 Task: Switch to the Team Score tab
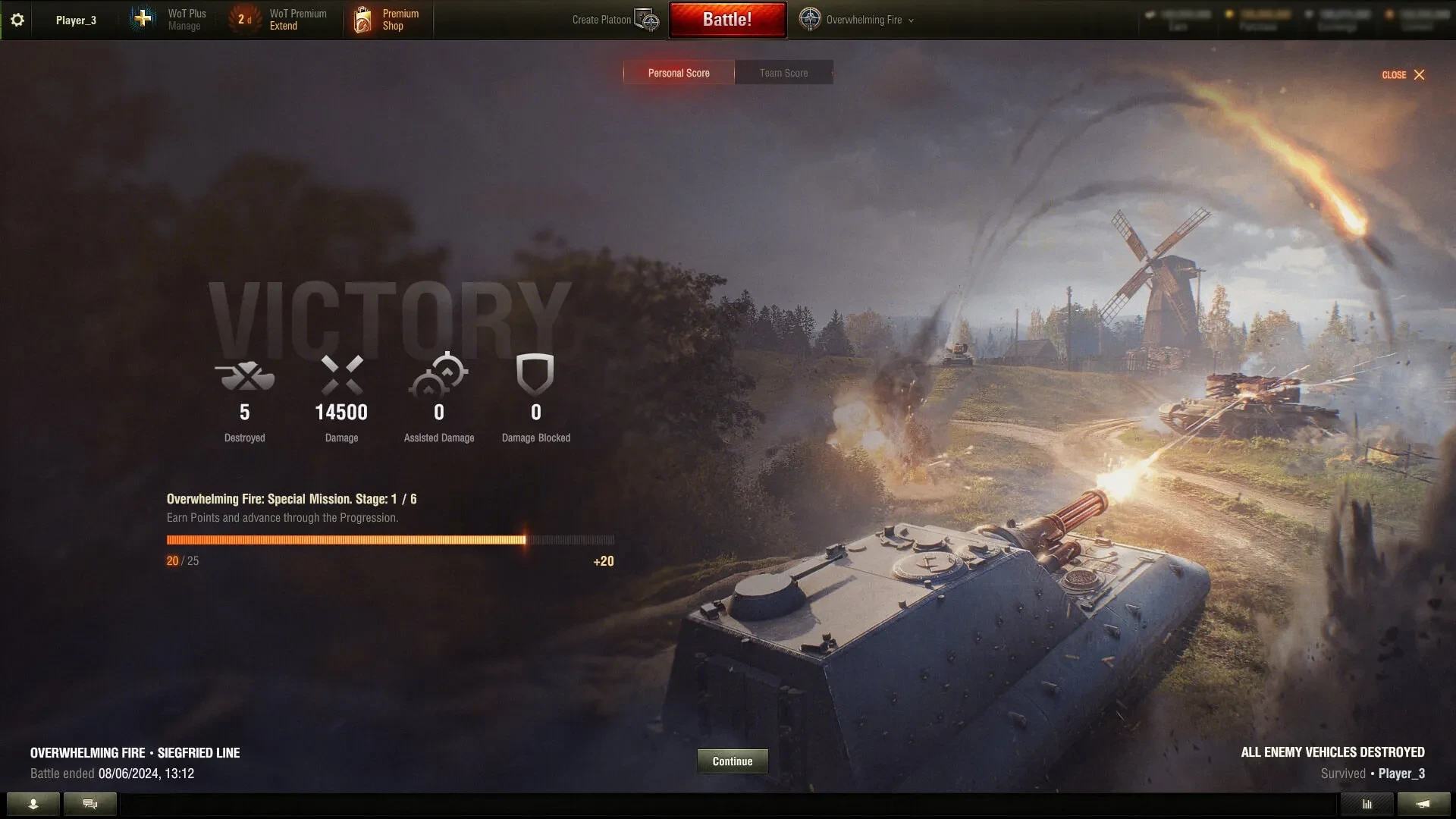[x=783, y=73]
